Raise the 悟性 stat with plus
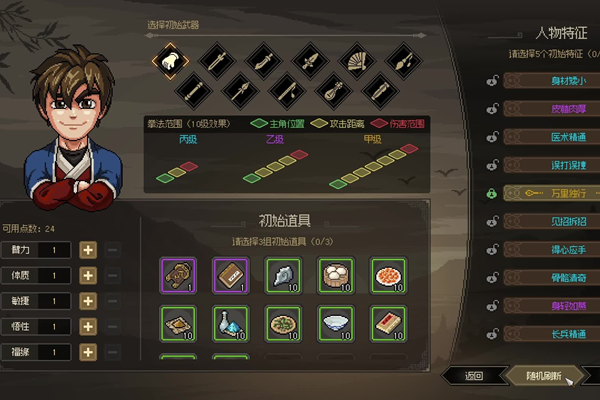 (87, 326)
